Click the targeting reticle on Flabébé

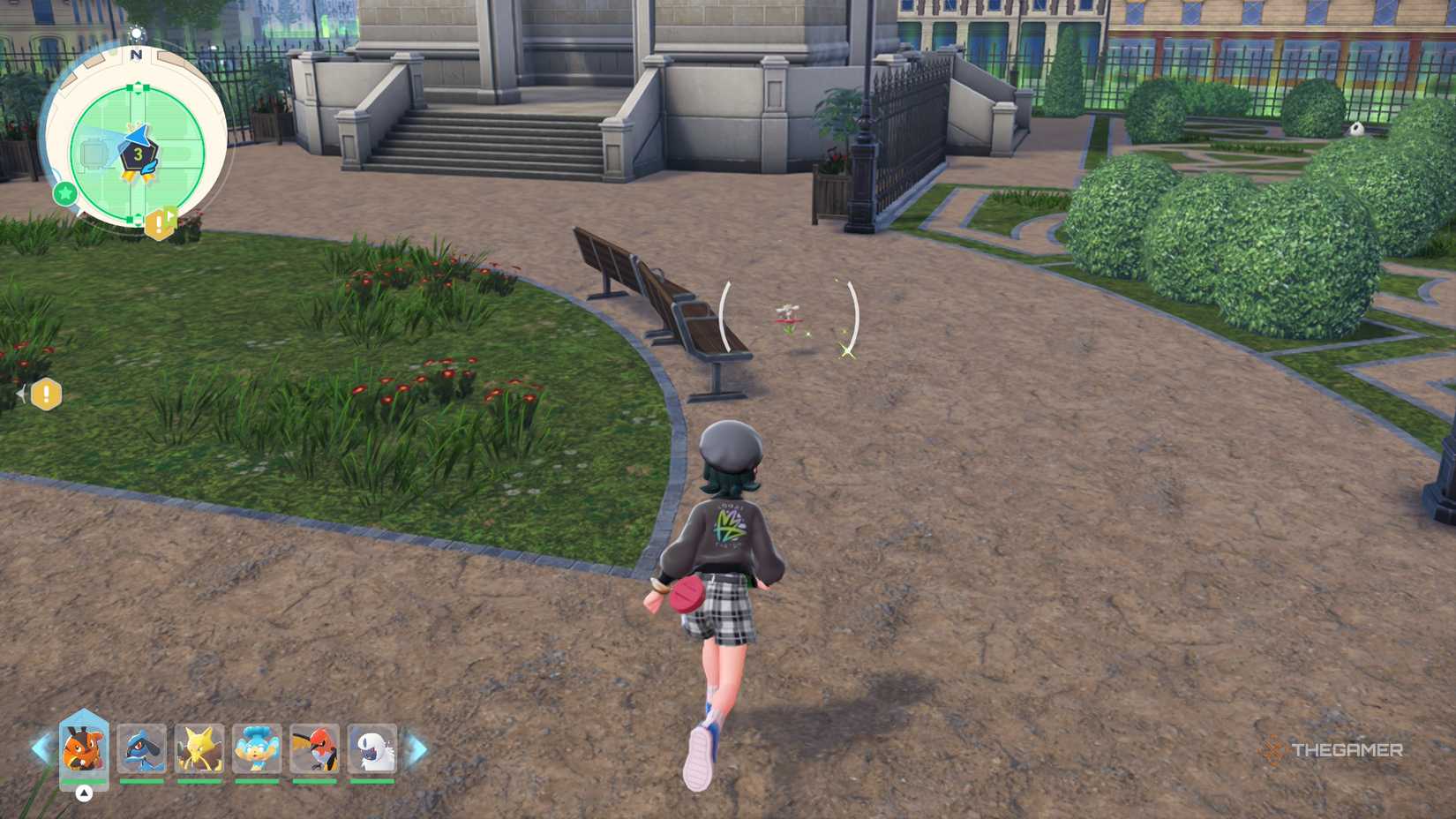tap(788, 317)
